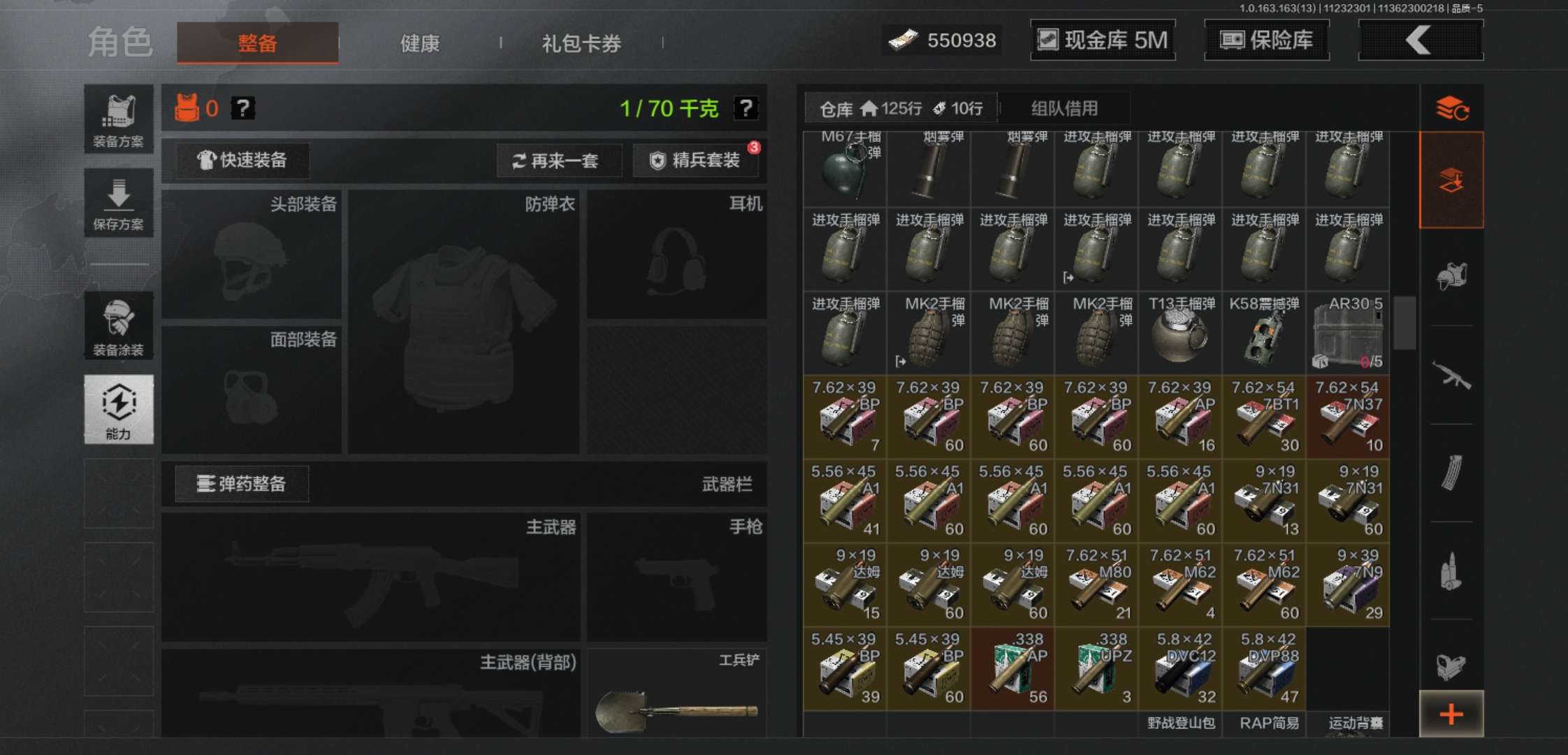Click the sort/refresh inventory icon at top right

coord(1452,108)
